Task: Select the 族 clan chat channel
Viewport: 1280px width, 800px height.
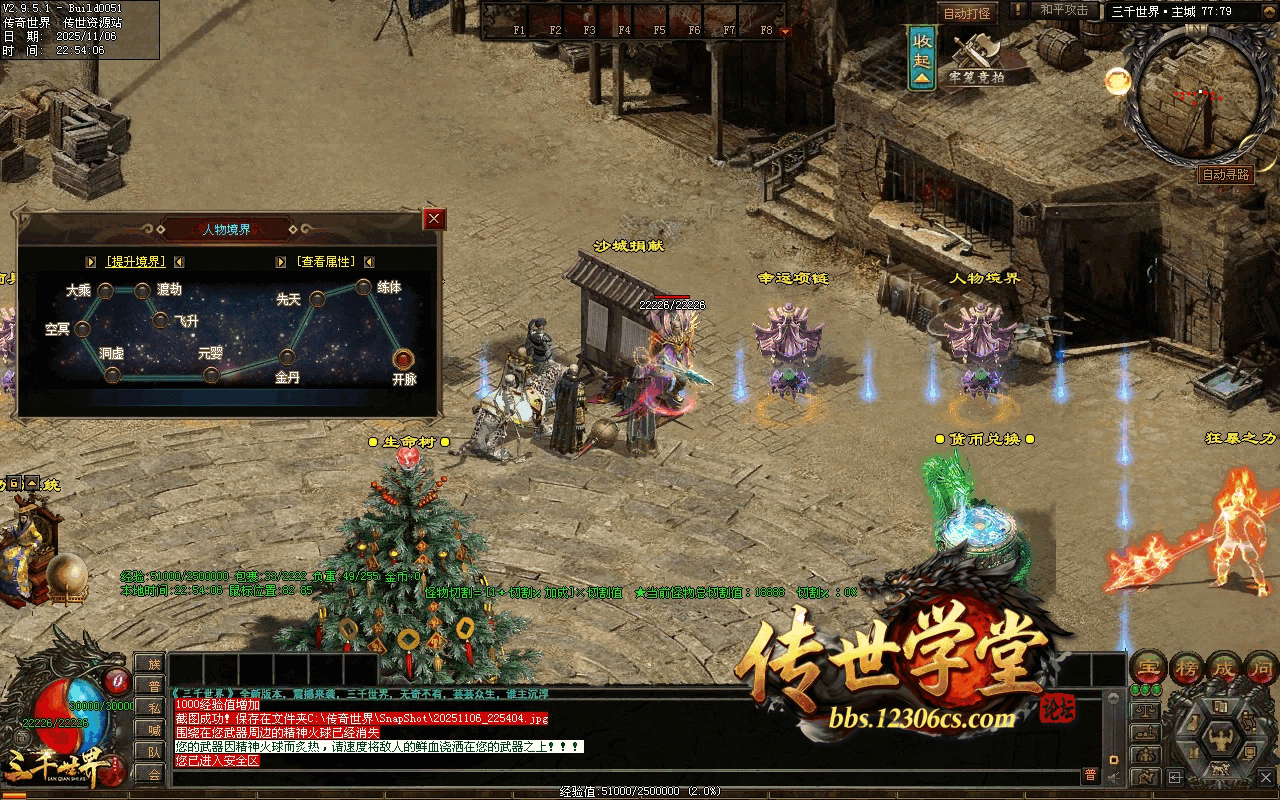Action: (x=153, y=664)
